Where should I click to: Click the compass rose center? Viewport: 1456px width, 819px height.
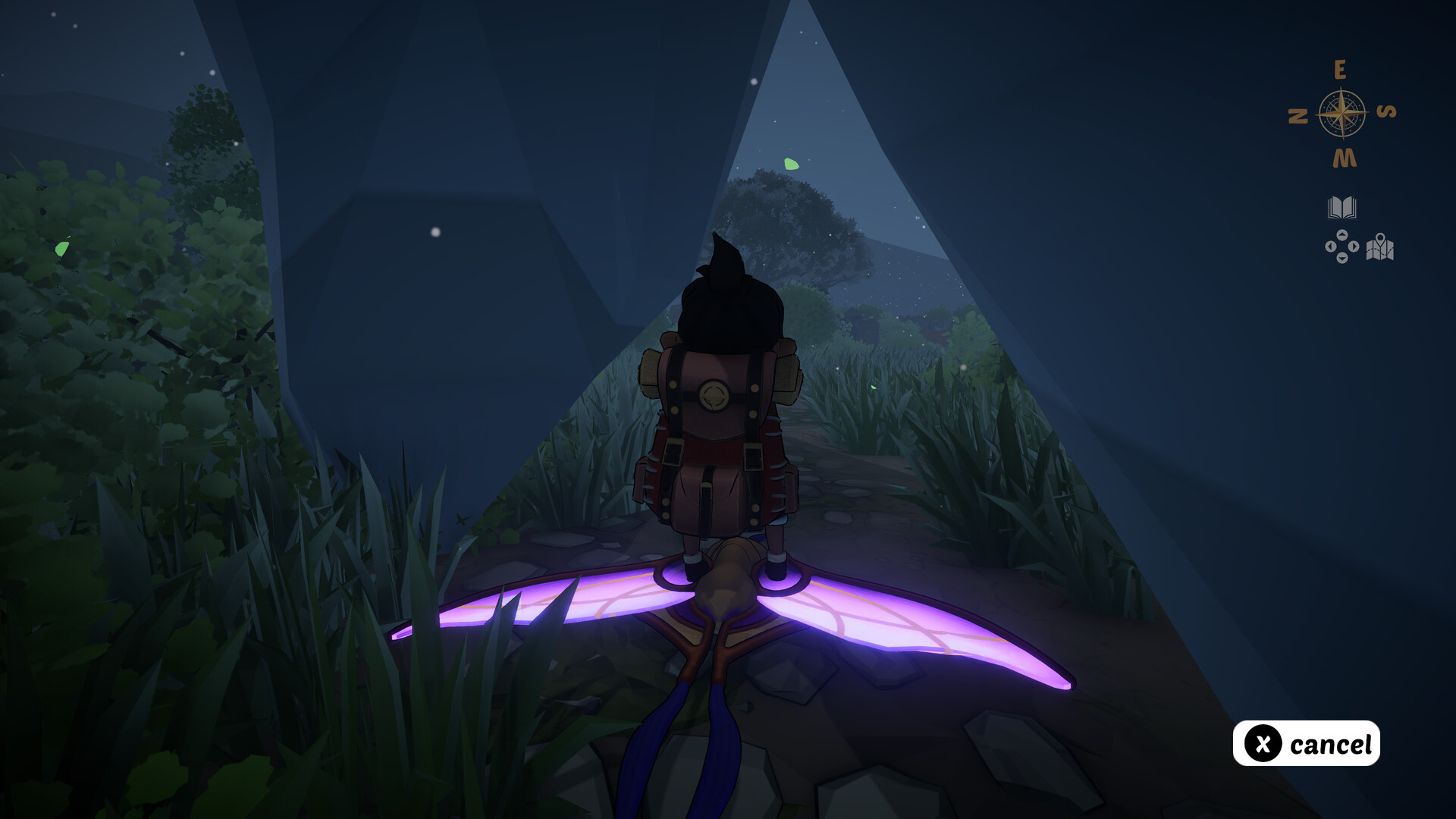(1342, 111)
